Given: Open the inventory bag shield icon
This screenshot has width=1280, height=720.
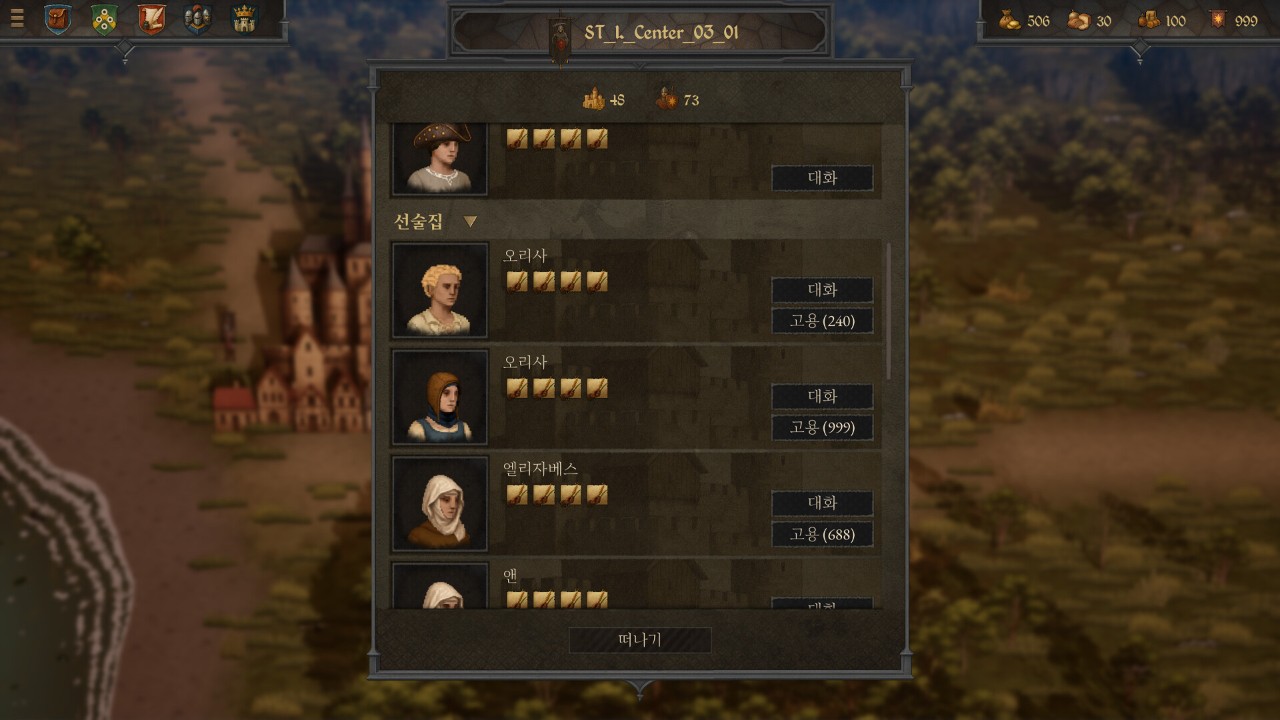Looking at the screenshot, I should pos(58,19).
